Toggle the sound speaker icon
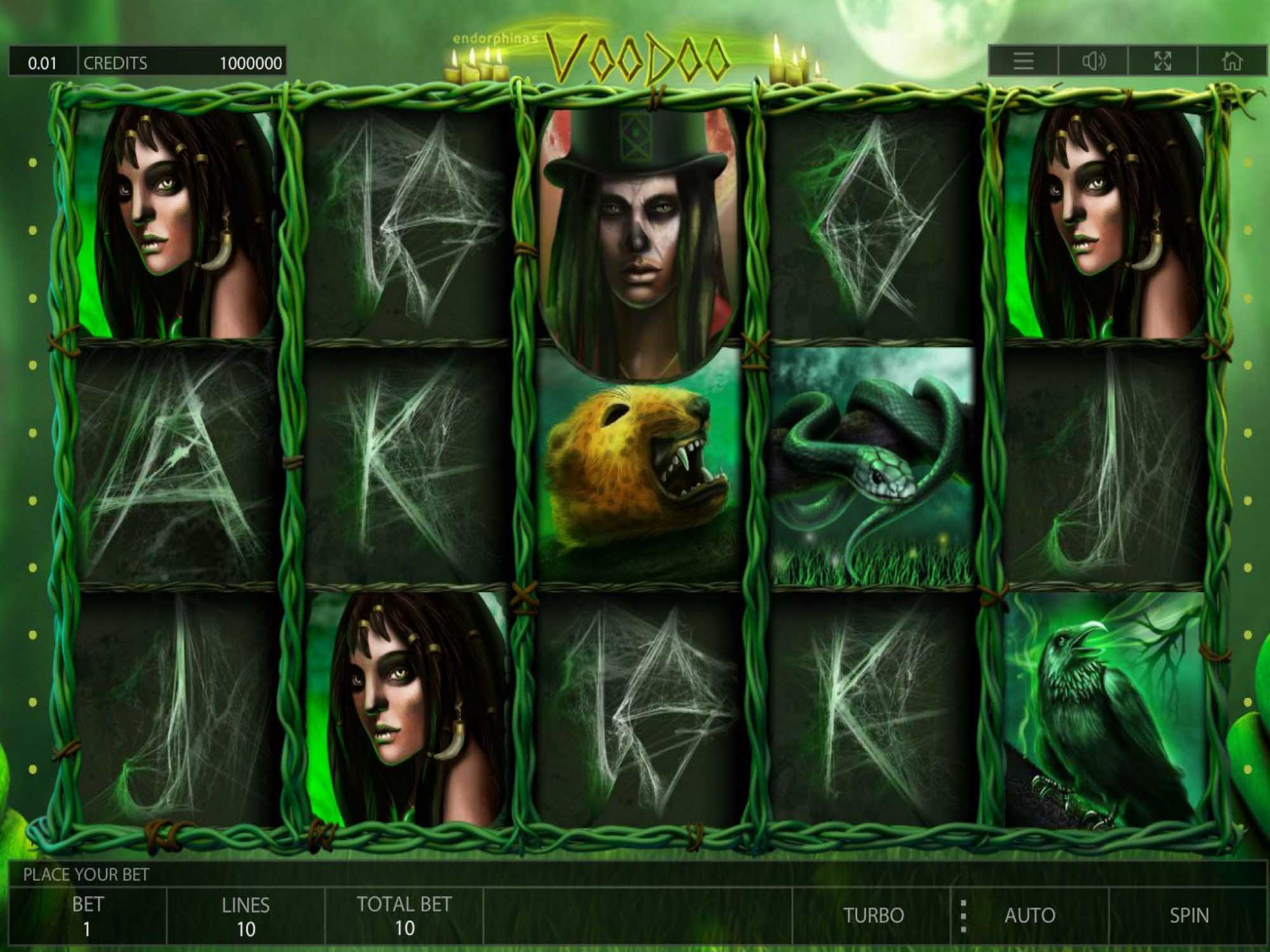Screen dimensions: 1270x952 pyautogui.click(x=1093, y=62)
